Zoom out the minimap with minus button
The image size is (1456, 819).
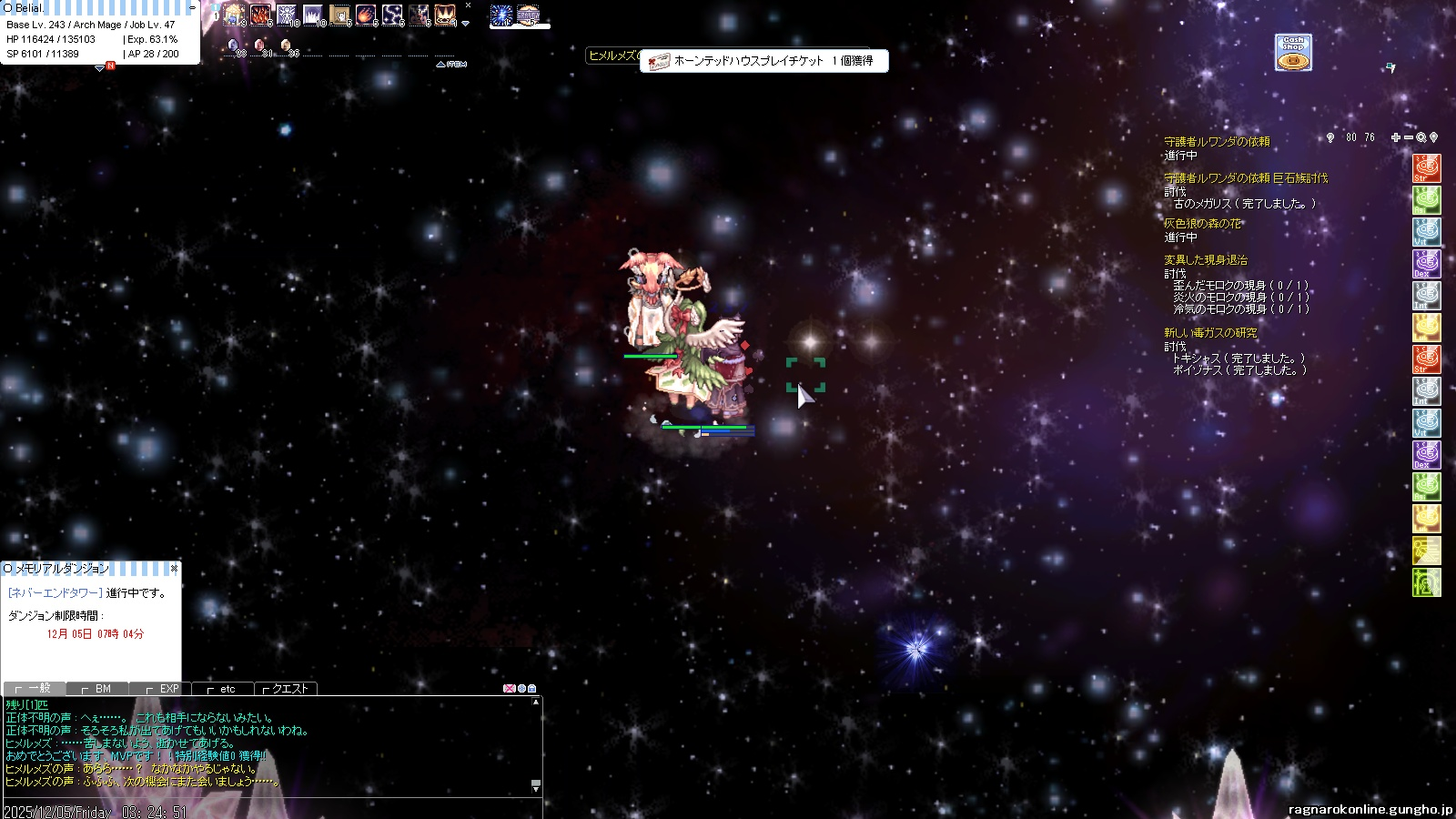click(1409, 137)
